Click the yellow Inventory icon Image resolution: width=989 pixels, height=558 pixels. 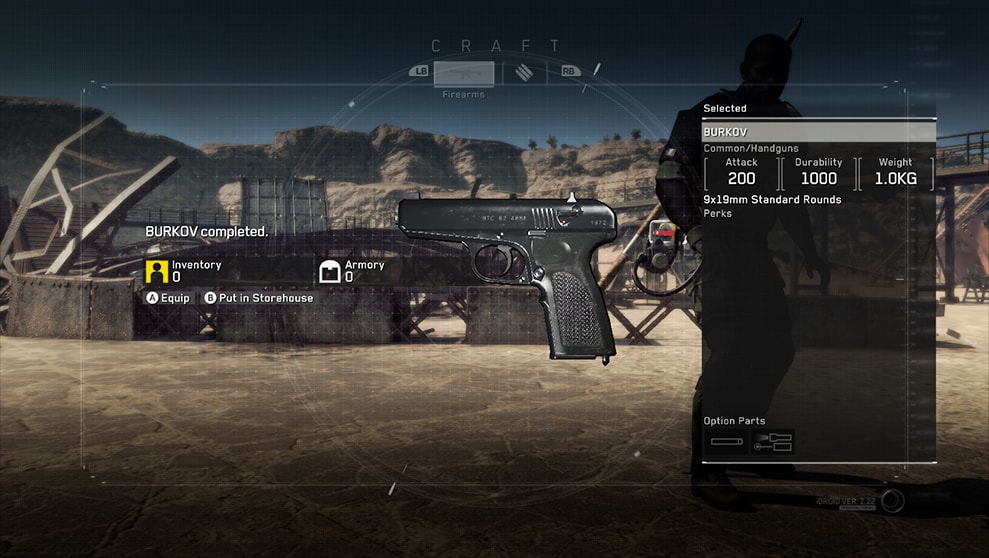tap(156, 271)
